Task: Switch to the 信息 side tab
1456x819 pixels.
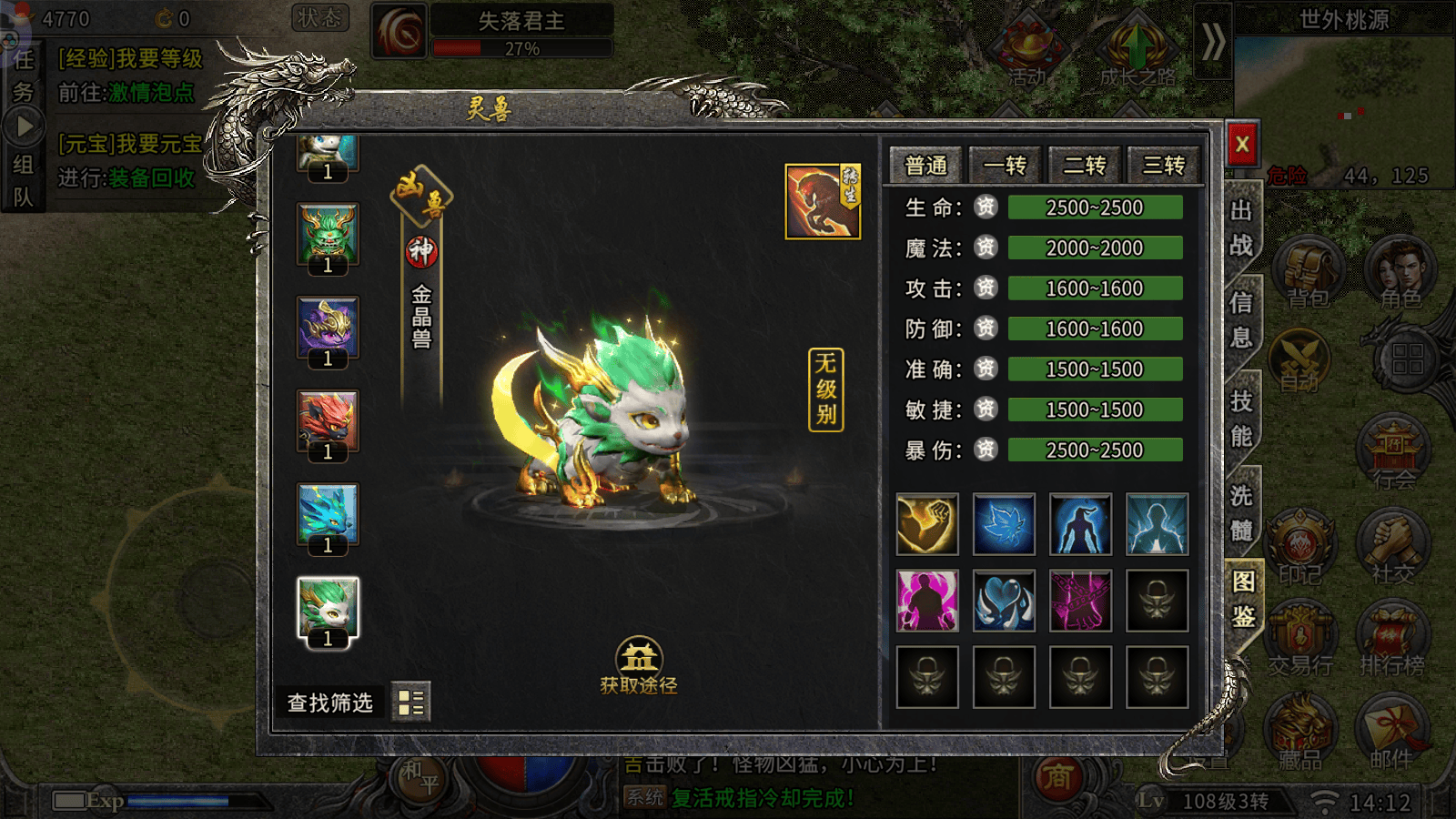Action: (x=1241, y=319)
